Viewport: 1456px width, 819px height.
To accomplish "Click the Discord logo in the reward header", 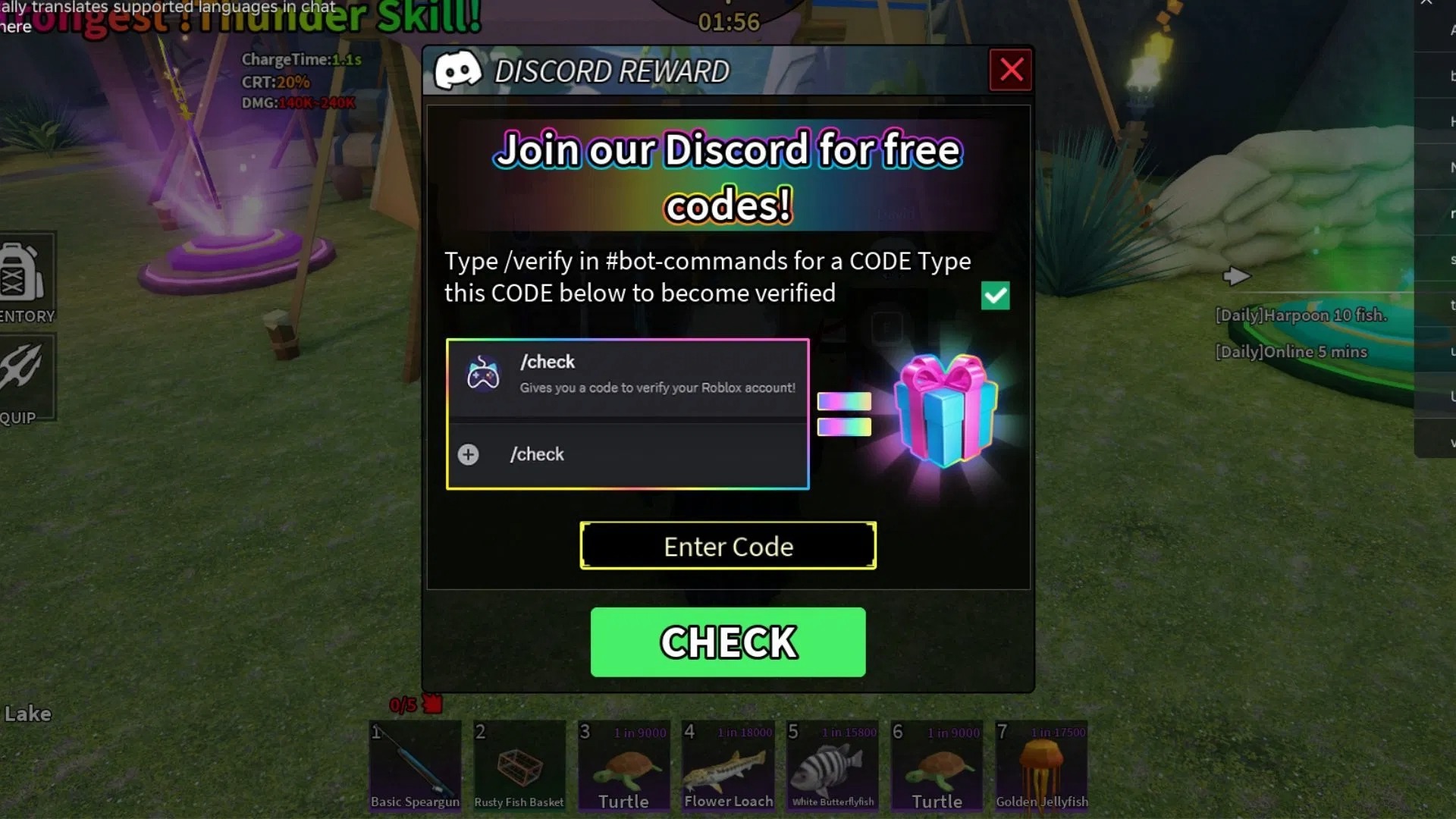I will (x=459, y=70).
